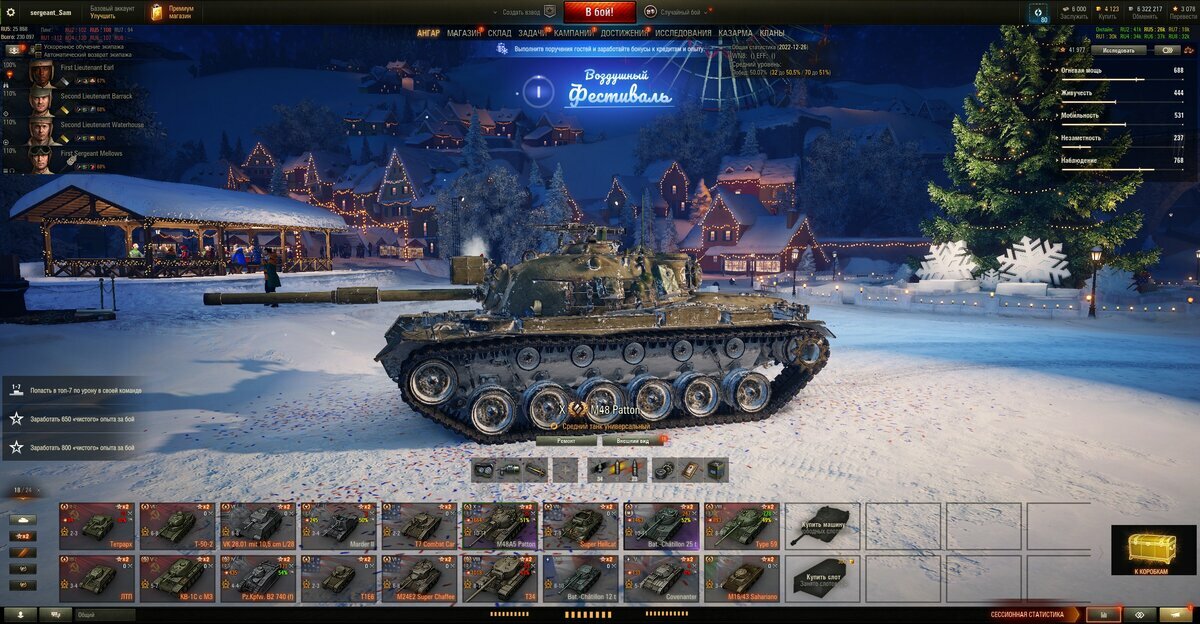Go to the ИССЛЕДОВАНИЯ tab
The height and width of the screenshot is (624, 1200).
[683, 33]
